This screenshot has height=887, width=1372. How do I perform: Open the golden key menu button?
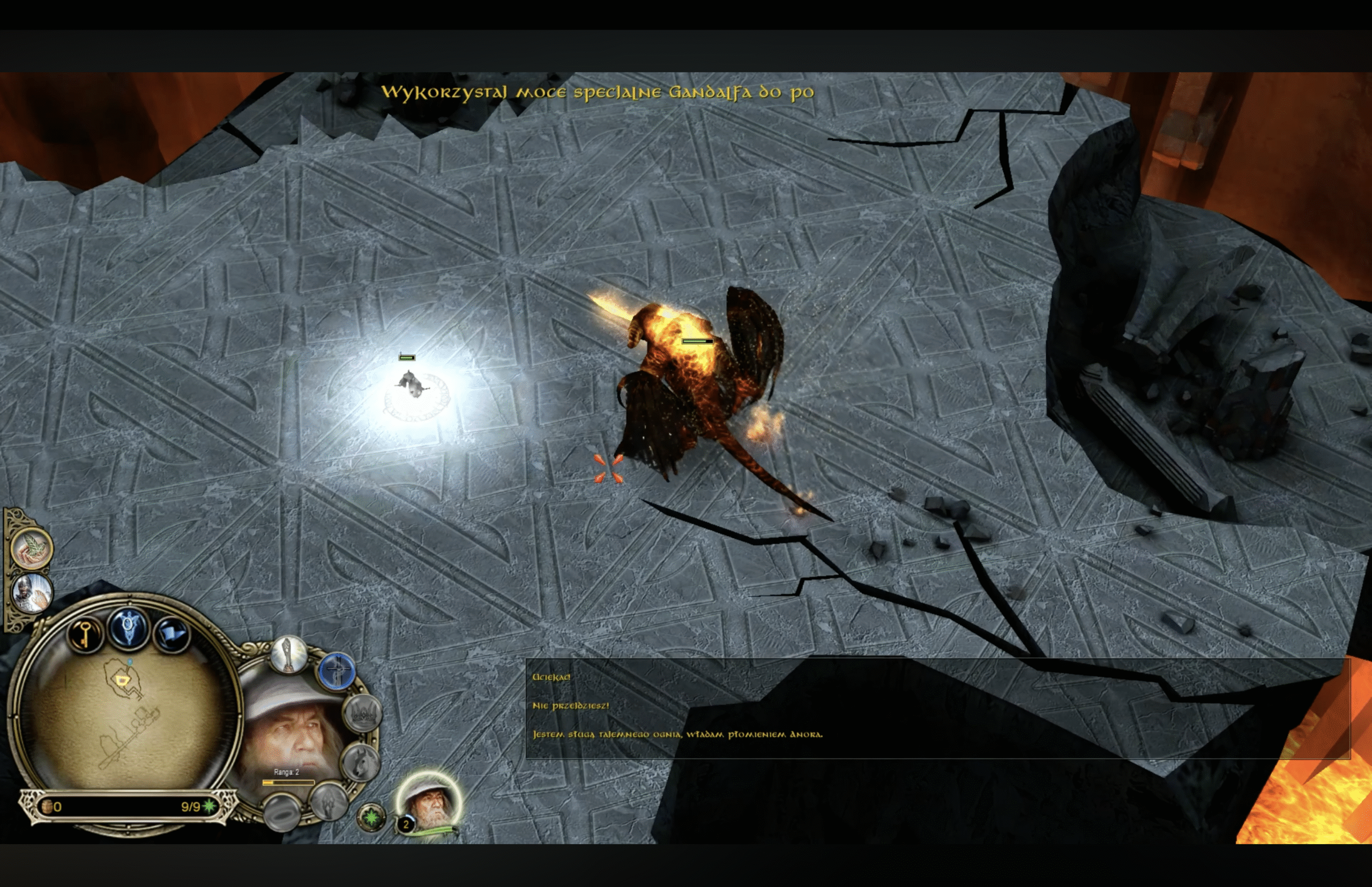(85, 634)
